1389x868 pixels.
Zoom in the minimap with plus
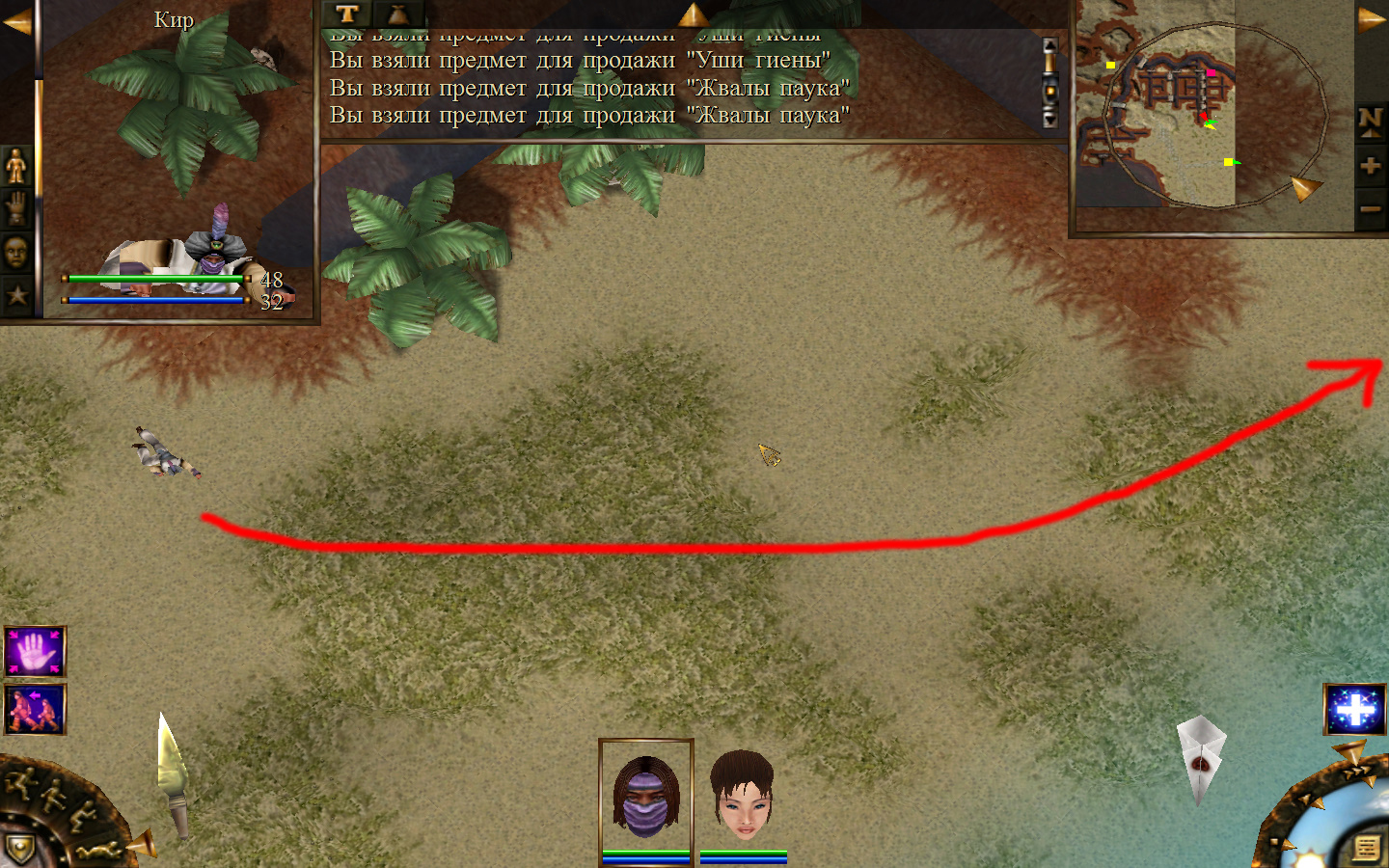point(1370,166)
